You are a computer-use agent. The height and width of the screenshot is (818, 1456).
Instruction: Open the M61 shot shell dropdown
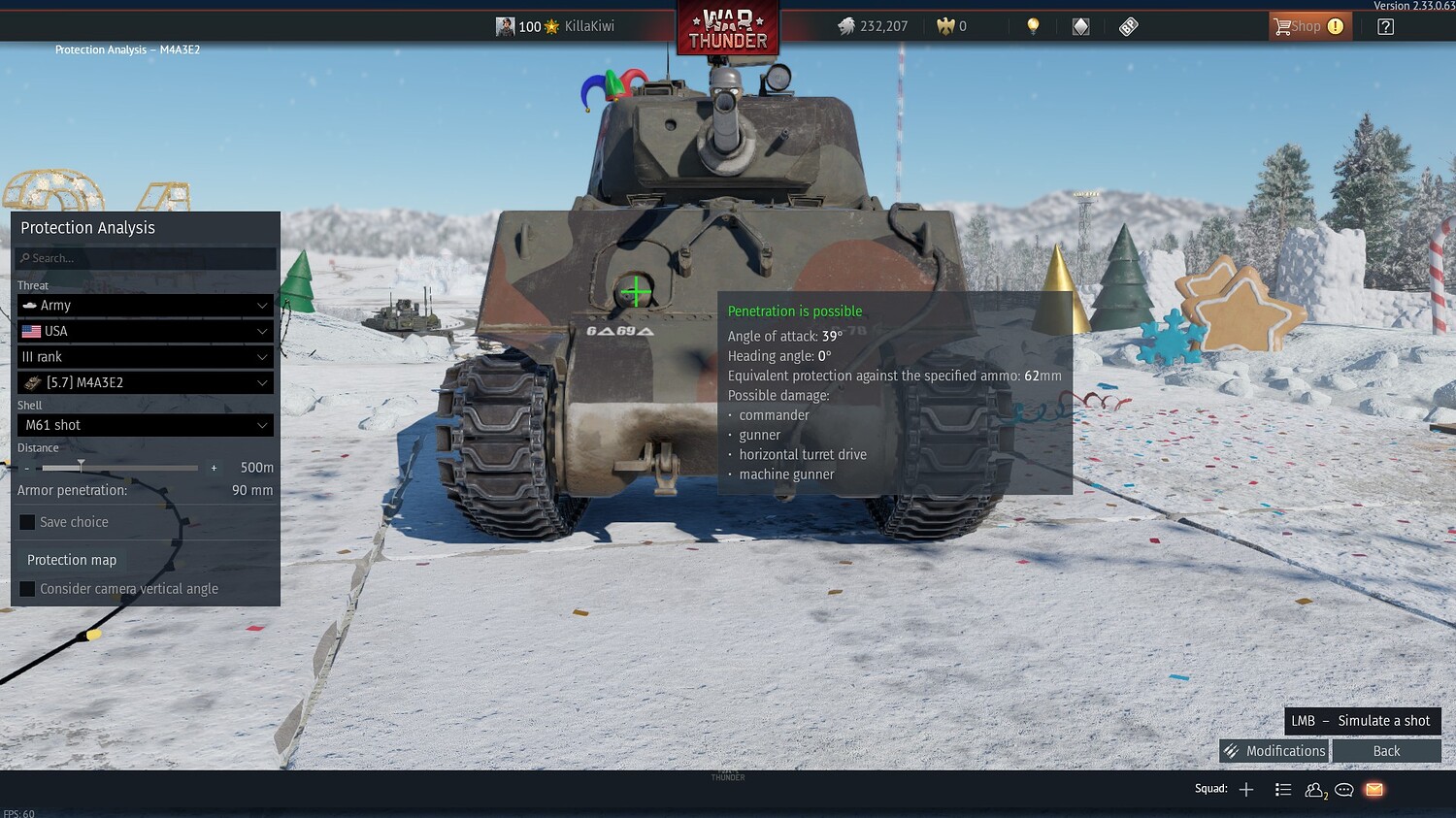click(x=144, y=424)
